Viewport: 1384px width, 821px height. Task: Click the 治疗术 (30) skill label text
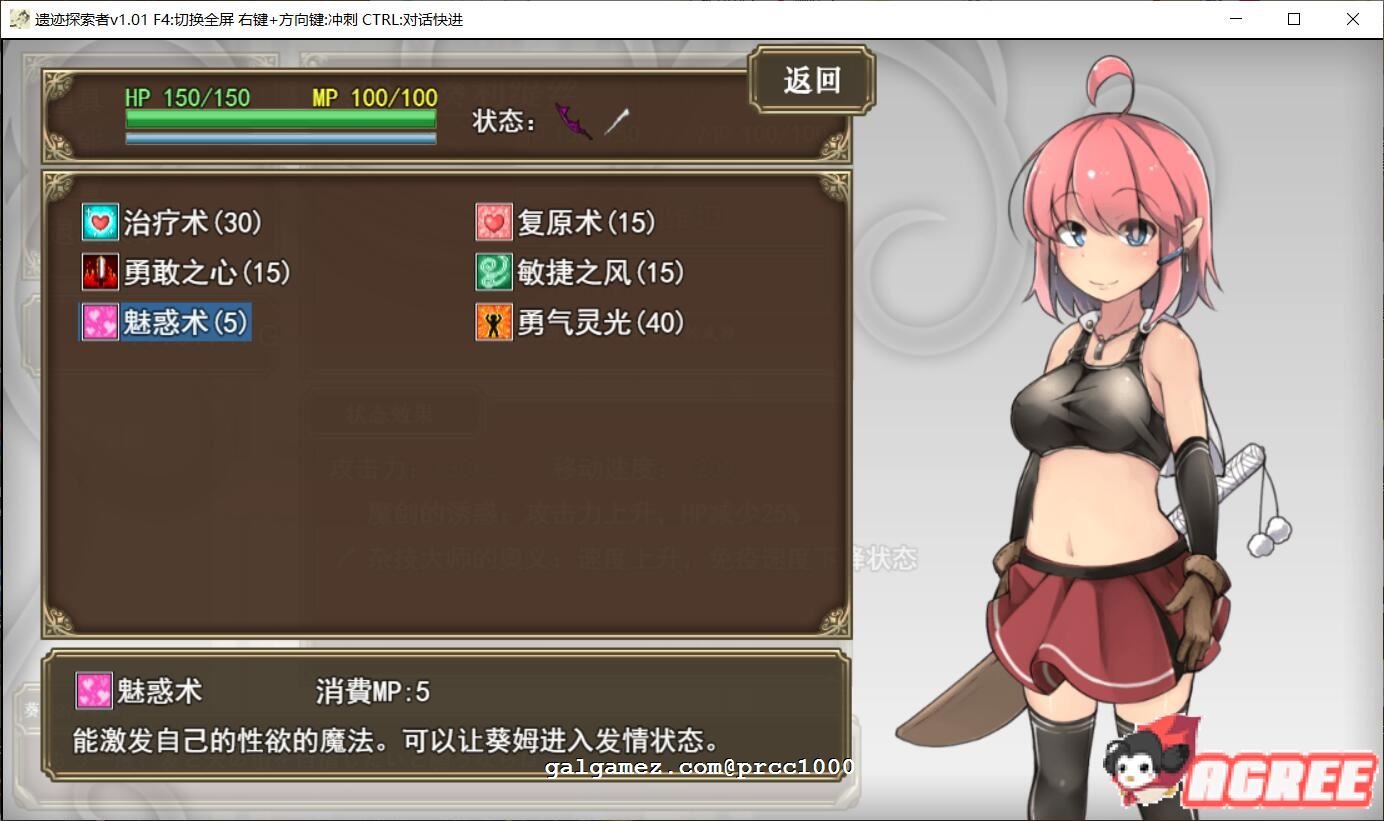coord(190,222)
